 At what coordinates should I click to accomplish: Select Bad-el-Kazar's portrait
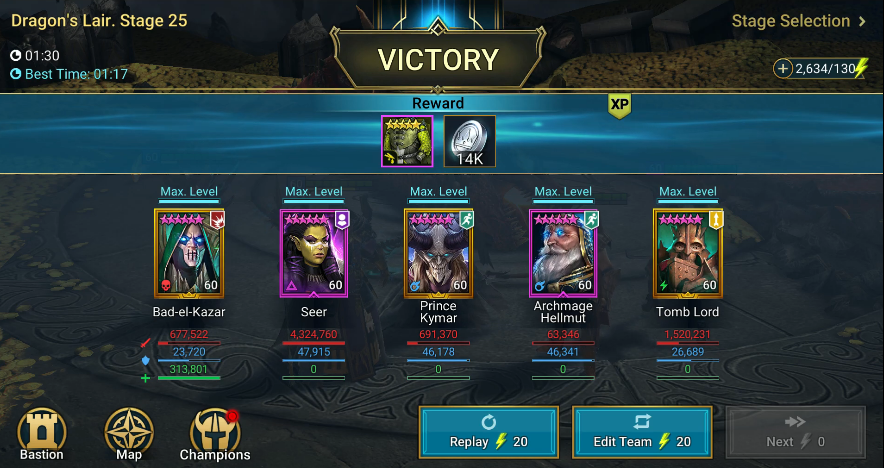click(189, 253)
